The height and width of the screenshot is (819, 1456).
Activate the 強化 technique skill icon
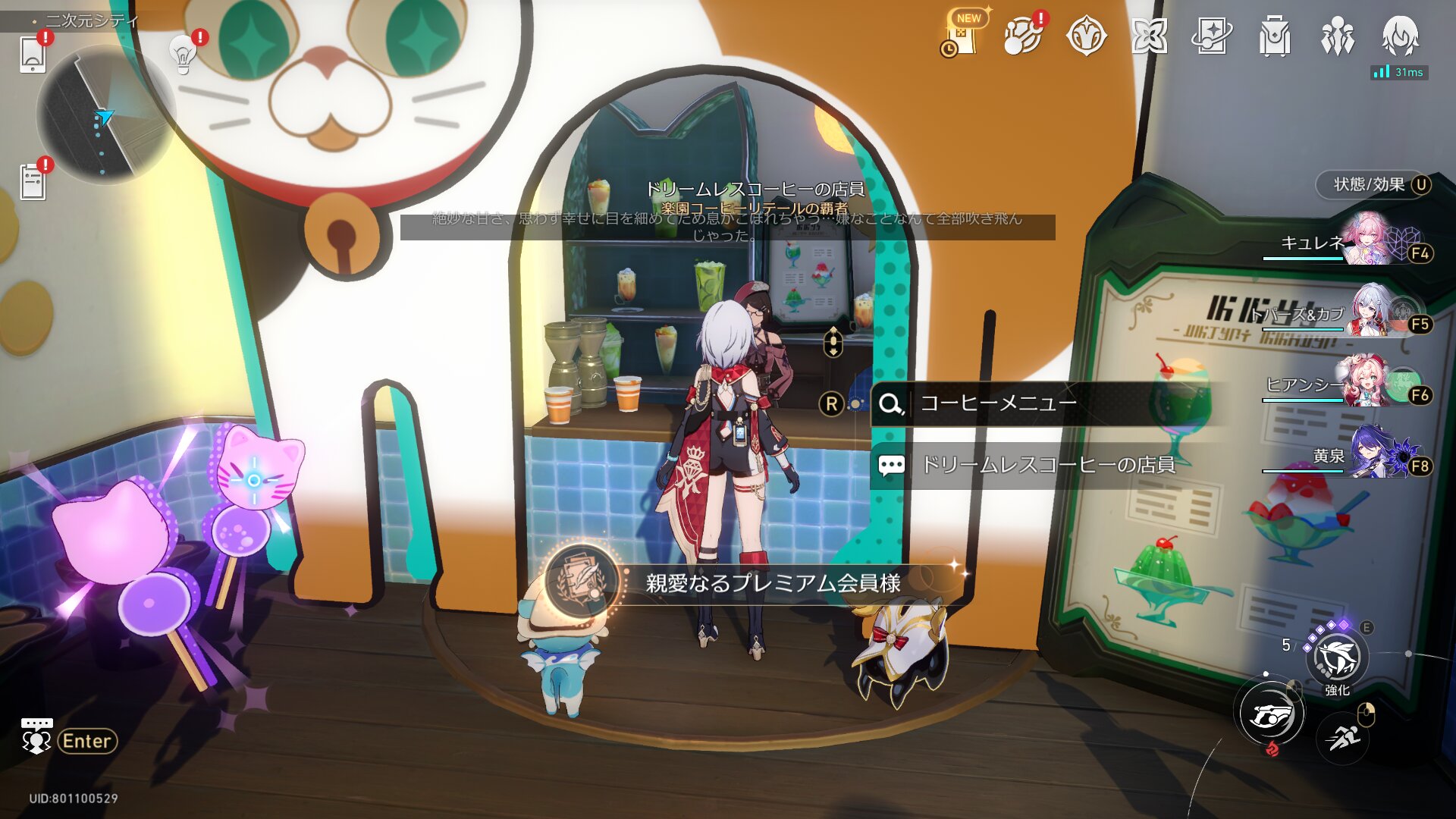(1337, 658)
